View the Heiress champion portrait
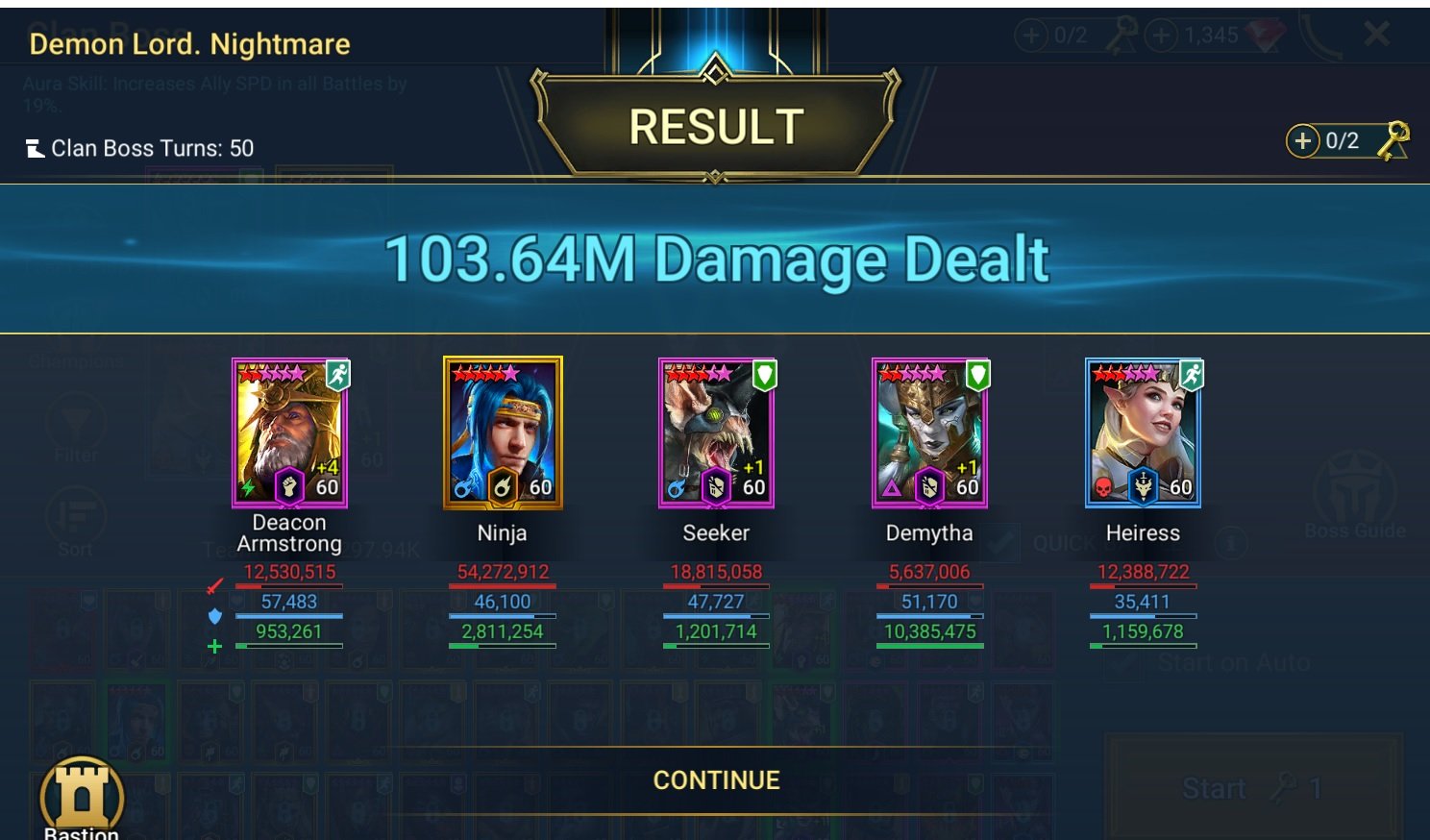The image size is (1430, 840). coord(1143,432)
